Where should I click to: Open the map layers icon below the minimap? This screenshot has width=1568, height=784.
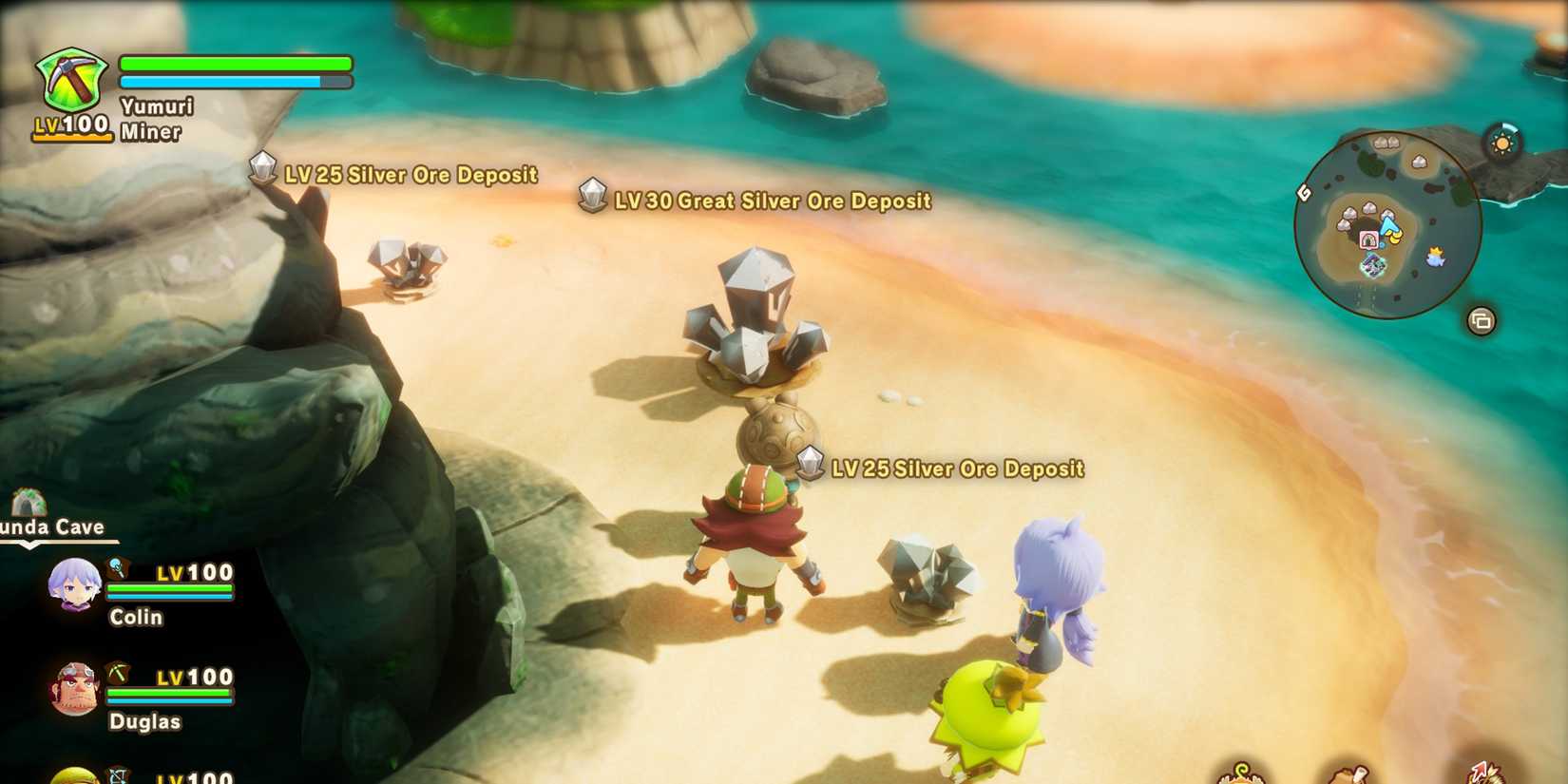coord(1482,320)
